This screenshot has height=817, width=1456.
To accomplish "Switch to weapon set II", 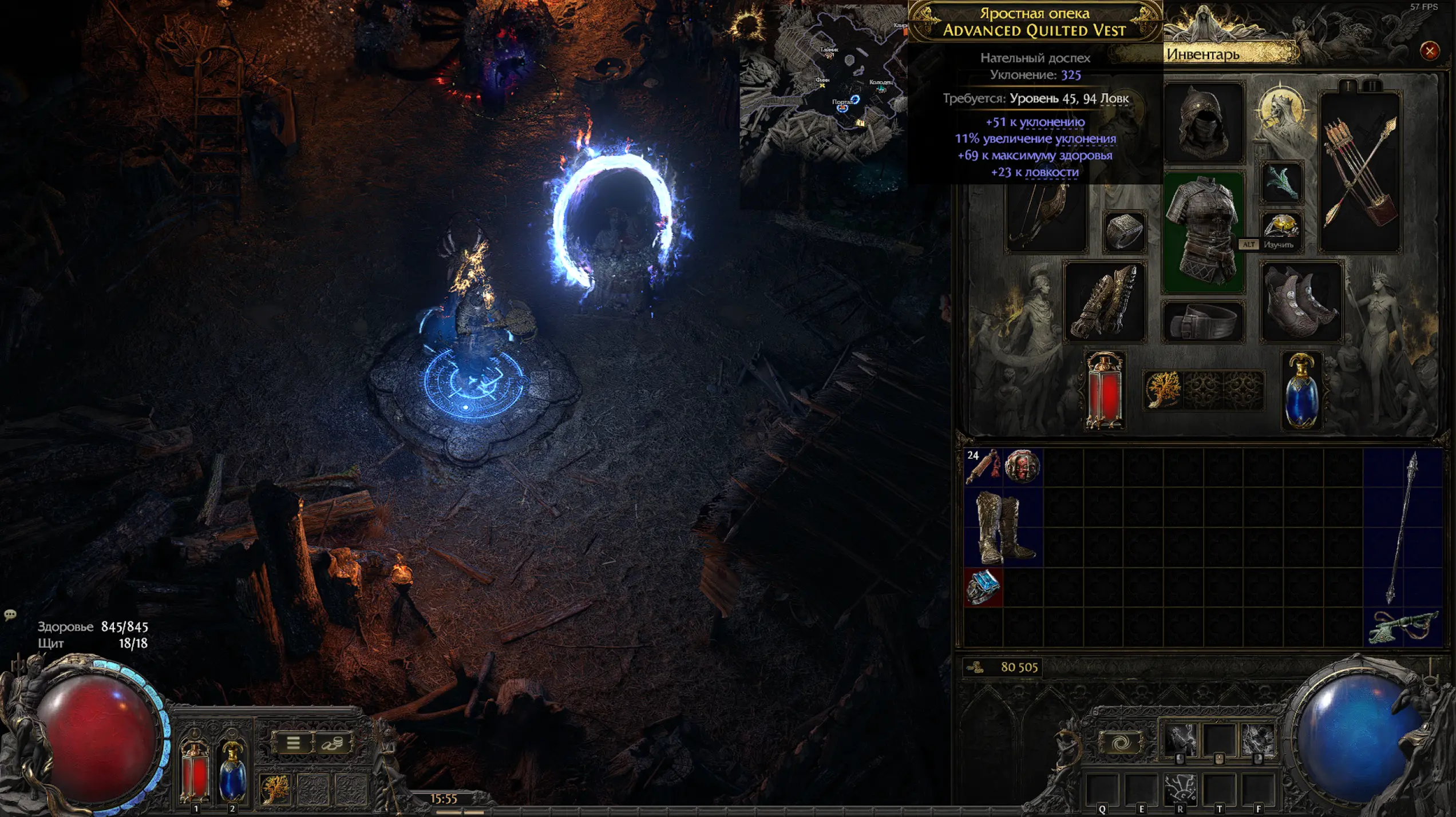I will point(1372,86).
